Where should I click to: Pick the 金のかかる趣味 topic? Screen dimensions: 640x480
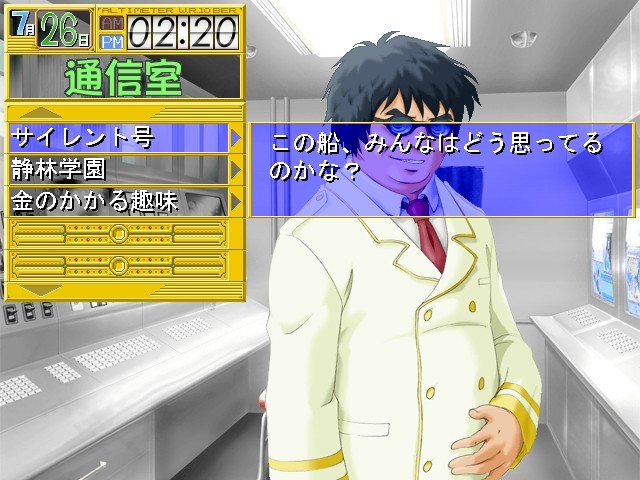click(120, 200)
